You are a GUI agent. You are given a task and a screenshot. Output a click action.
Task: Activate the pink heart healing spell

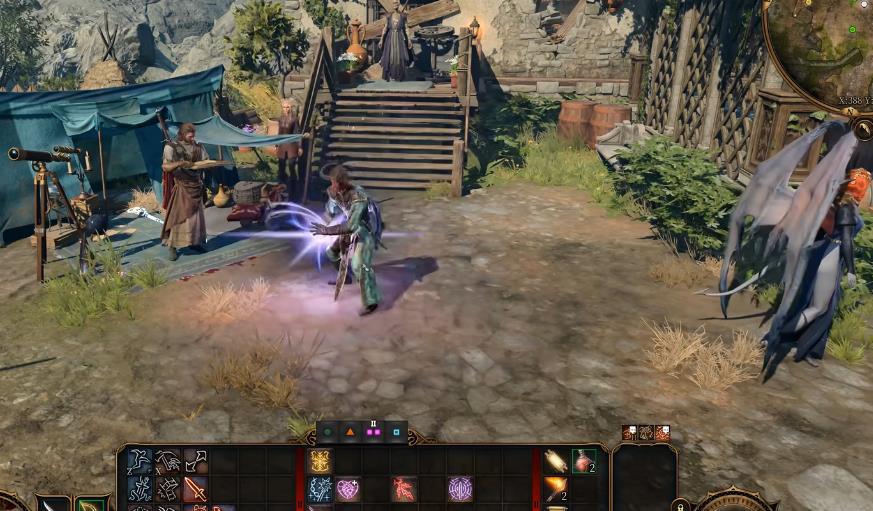[348, 489]
